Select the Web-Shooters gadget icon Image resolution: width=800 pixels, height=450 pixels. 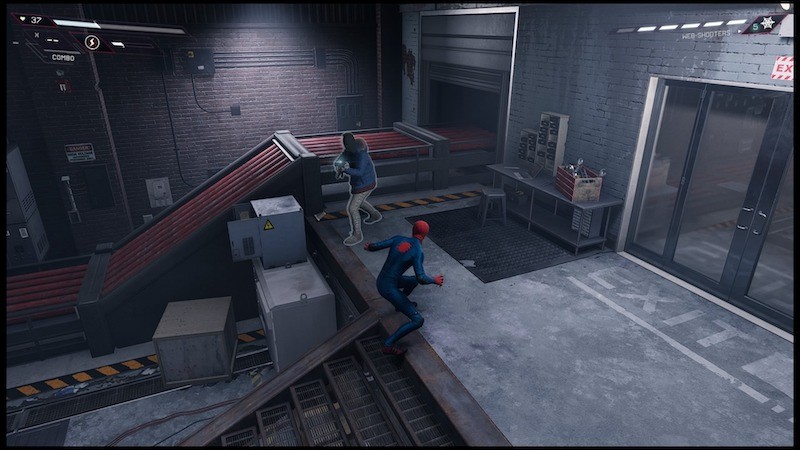[x=767, y=23]
